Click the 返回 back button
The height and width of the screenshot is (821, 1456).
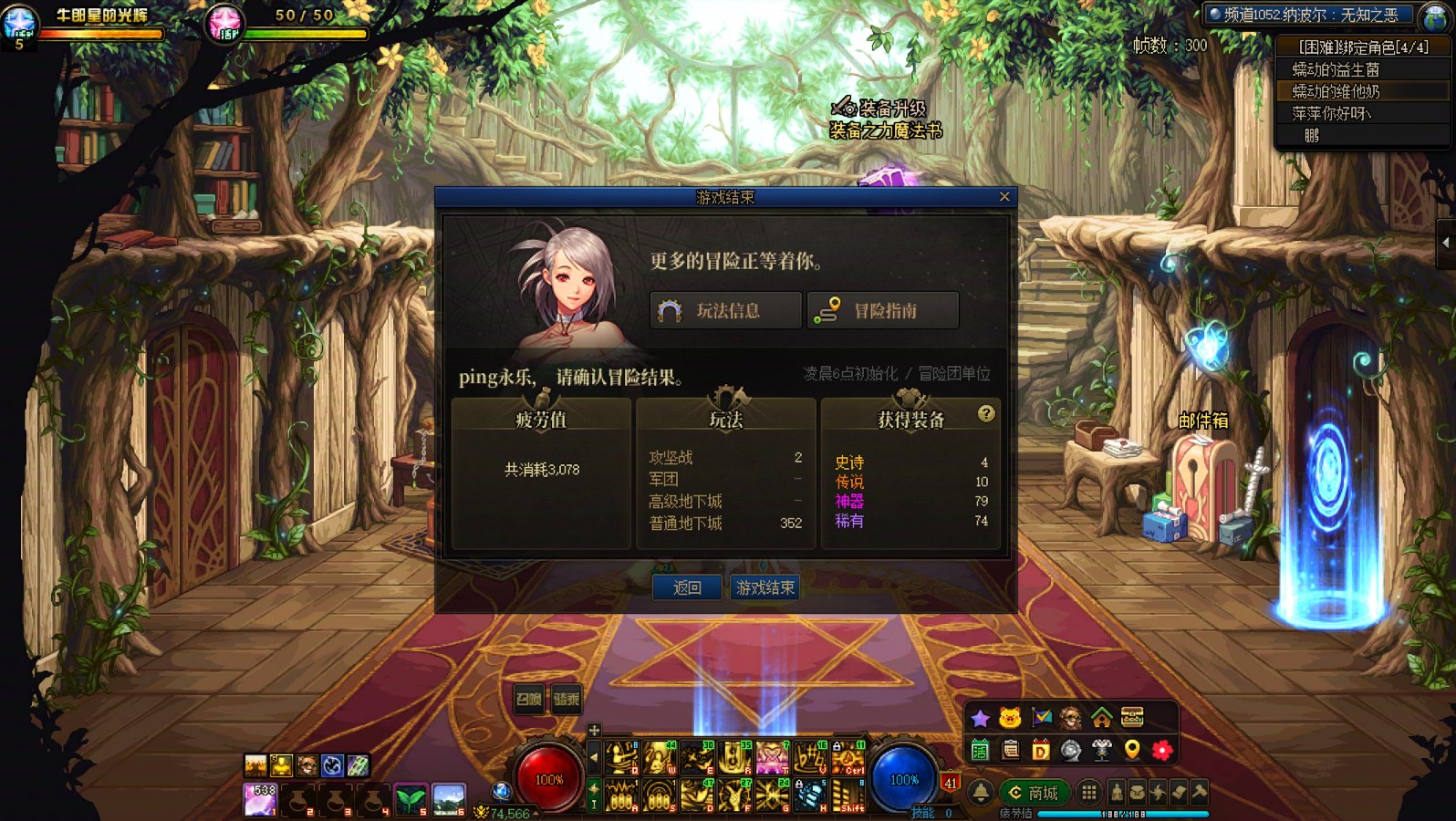pyautogui.click(x=687, y=587)
